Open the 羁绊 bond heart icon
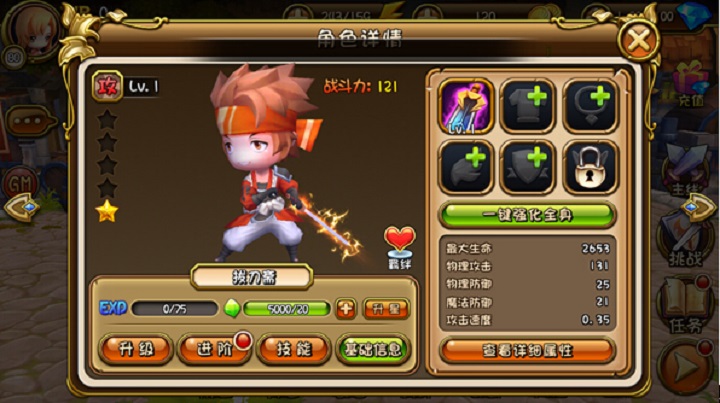The height and width of the screenshot is (403, 720). (400, 245)
